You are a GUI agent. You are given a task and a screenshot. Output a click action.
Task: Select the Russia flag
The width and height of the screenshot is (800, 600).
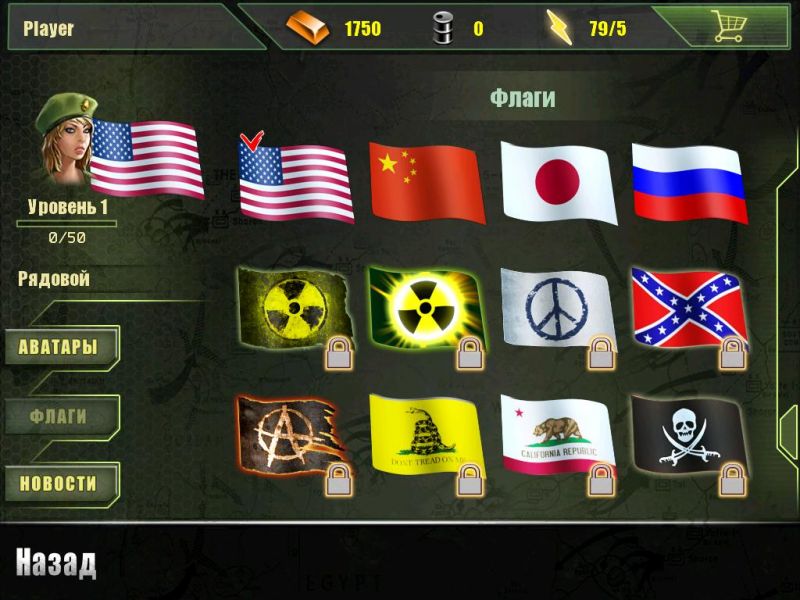tap(689, 182)
